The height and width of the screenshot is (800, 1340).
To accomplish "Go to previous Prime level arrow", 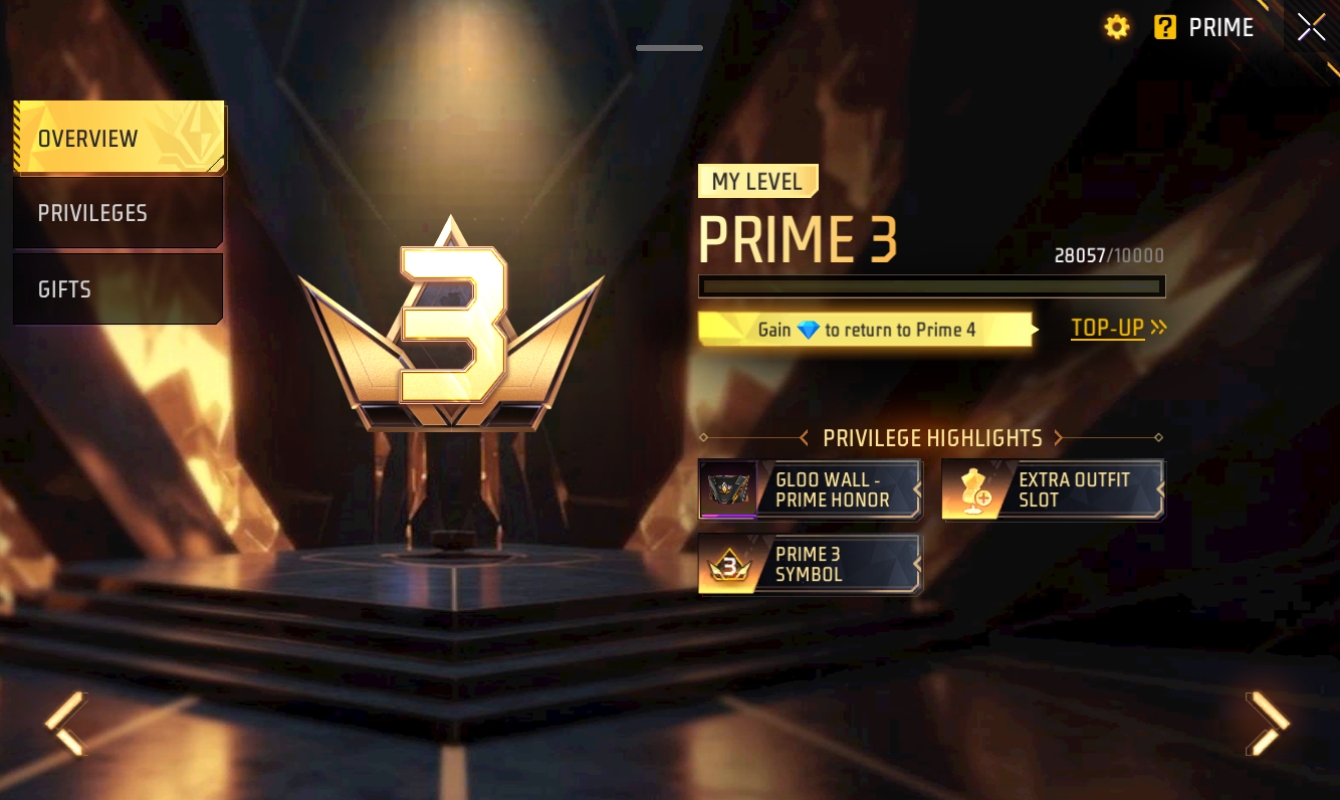I will point(67,723).
